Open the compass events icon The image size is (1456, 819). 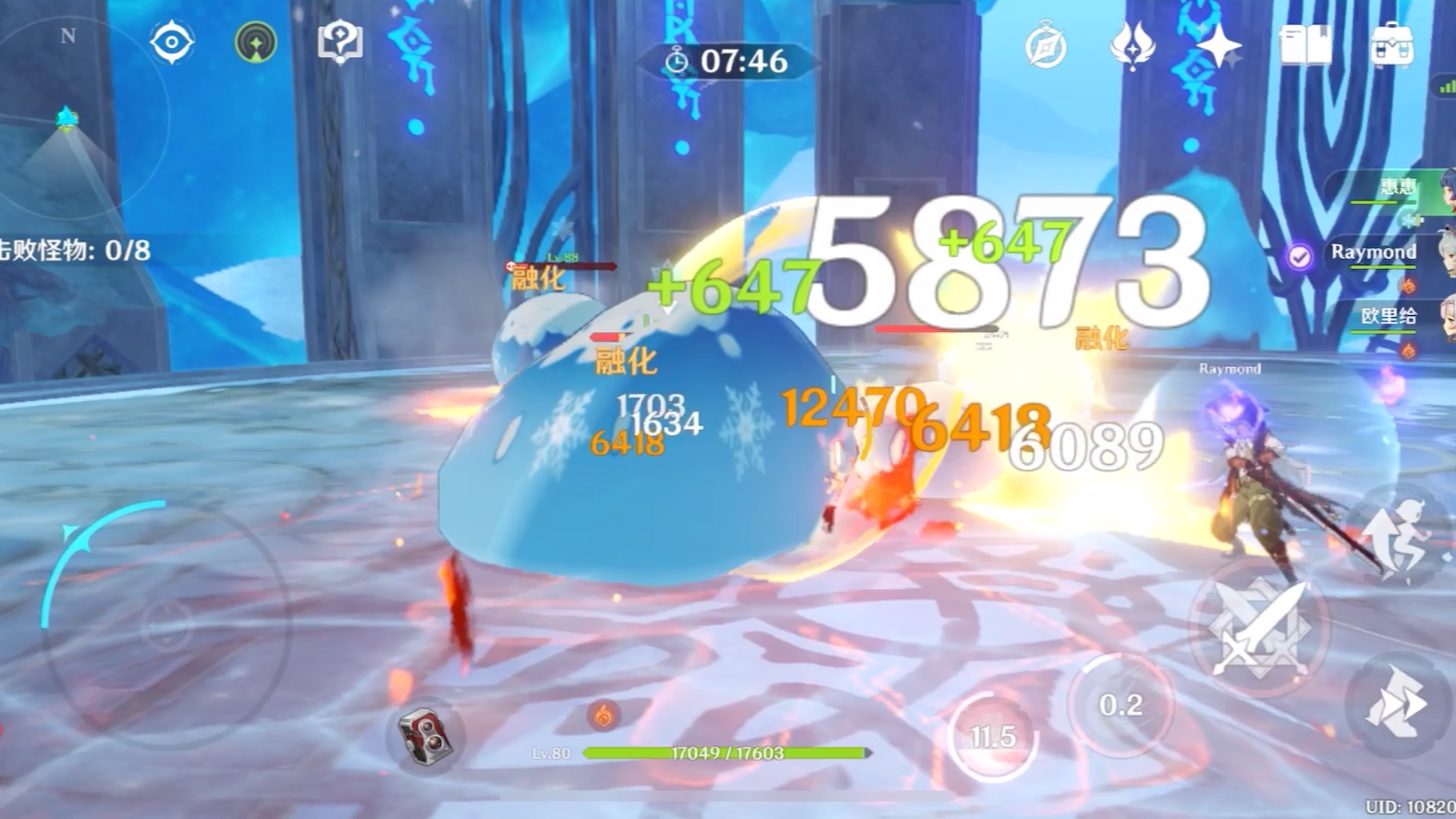click(1046, 46)
